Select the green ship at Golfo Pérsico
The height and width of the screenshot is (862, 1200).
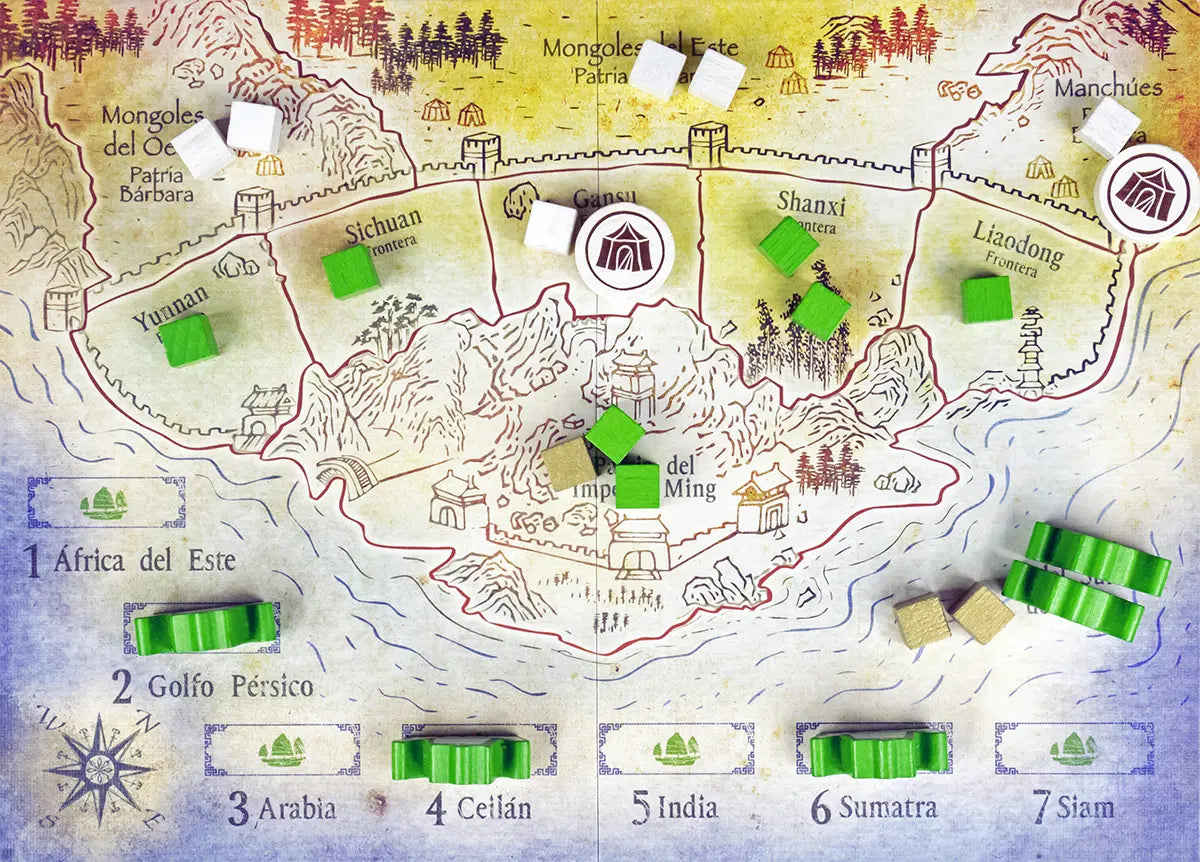tap(205, 627)
